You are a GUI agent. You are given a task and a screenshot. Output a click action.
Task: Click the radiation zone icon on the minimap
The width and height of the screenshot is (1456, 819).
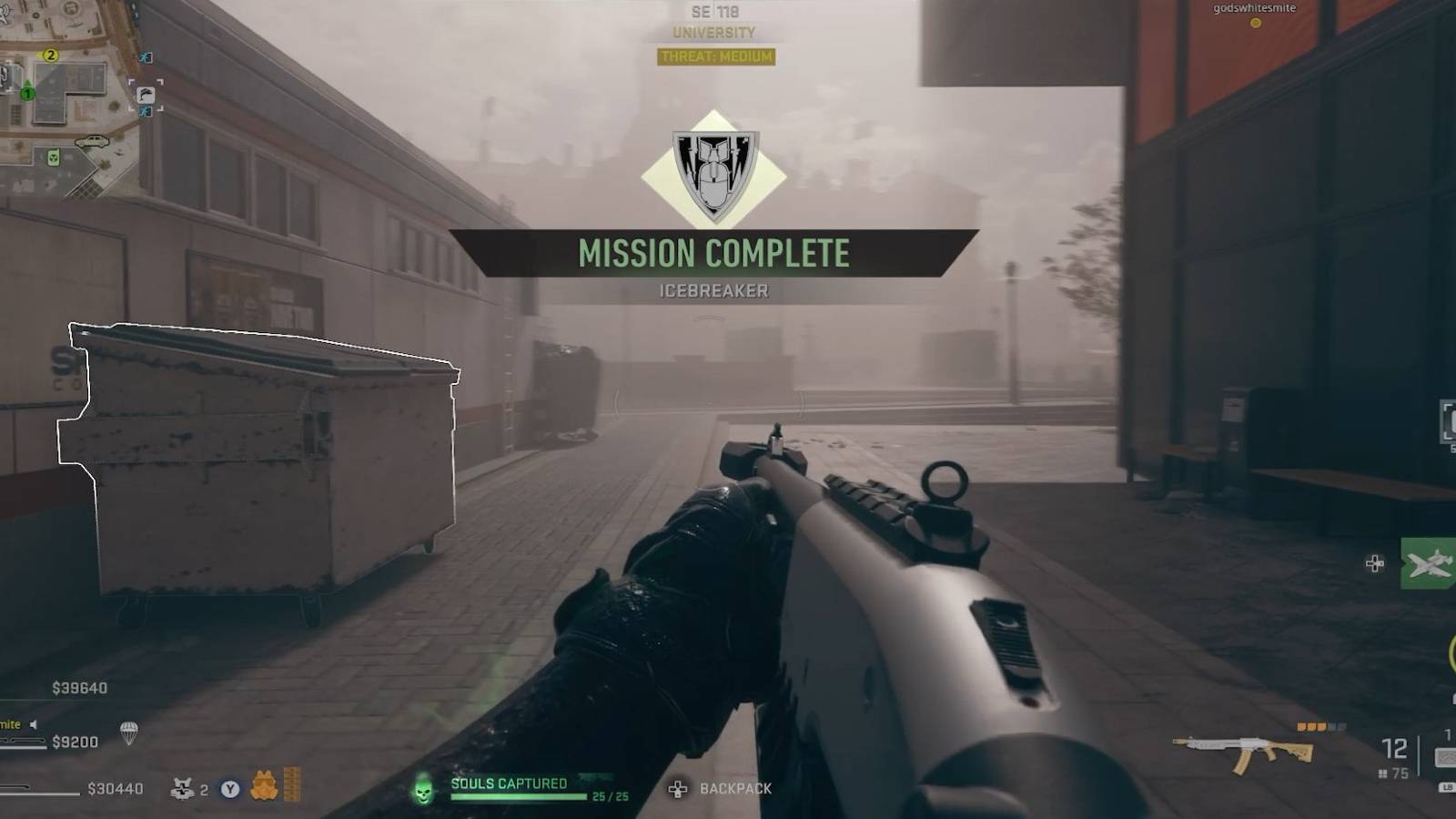[54, 157]
